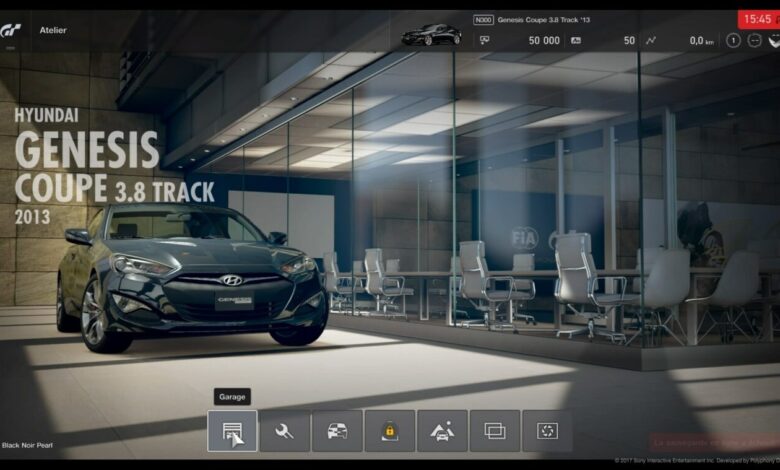Screen dimensions: 780x470
Task: Select the Genesis Coupe thumbnail in header
Action: [x=431, y=35]
